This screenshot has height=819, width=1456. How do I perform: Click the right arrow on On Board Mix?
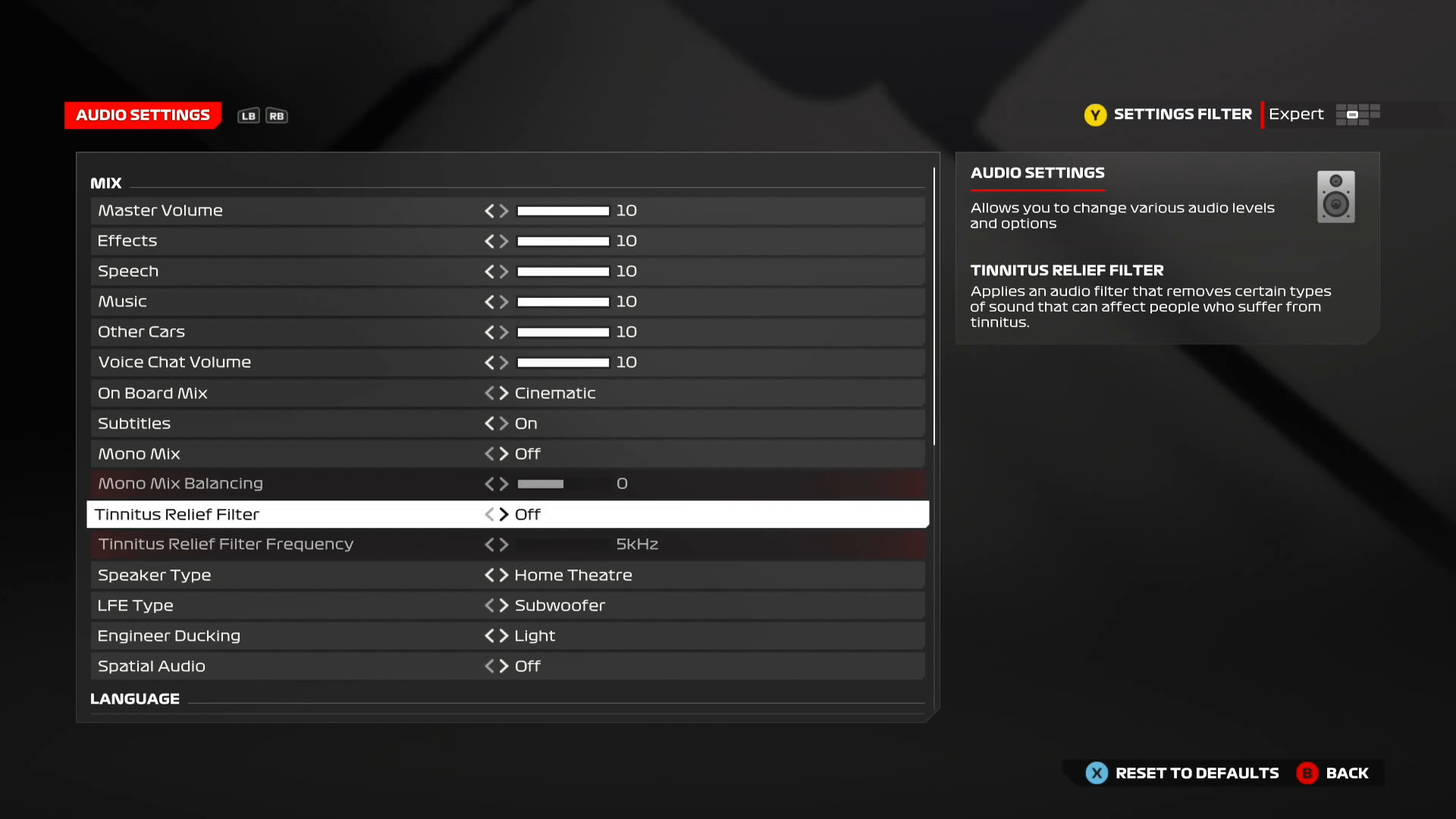tap(504, 393)
